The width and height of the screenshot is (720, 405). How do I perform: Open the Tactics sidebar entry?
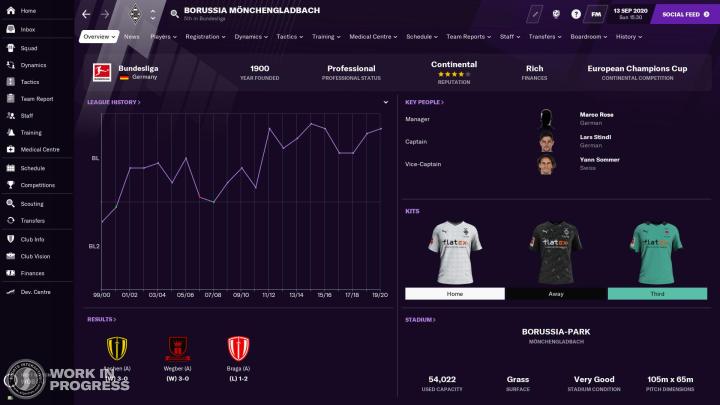coord(30,82)
